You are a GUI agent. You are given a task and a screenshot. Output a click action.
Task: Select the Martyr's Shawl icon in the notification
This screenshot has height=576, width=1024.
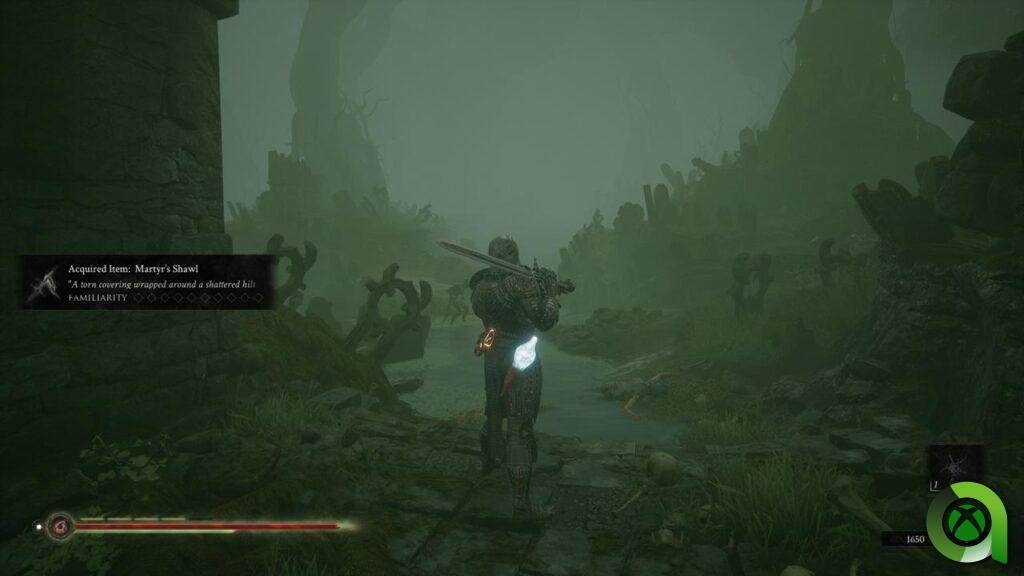pos(44,282)
